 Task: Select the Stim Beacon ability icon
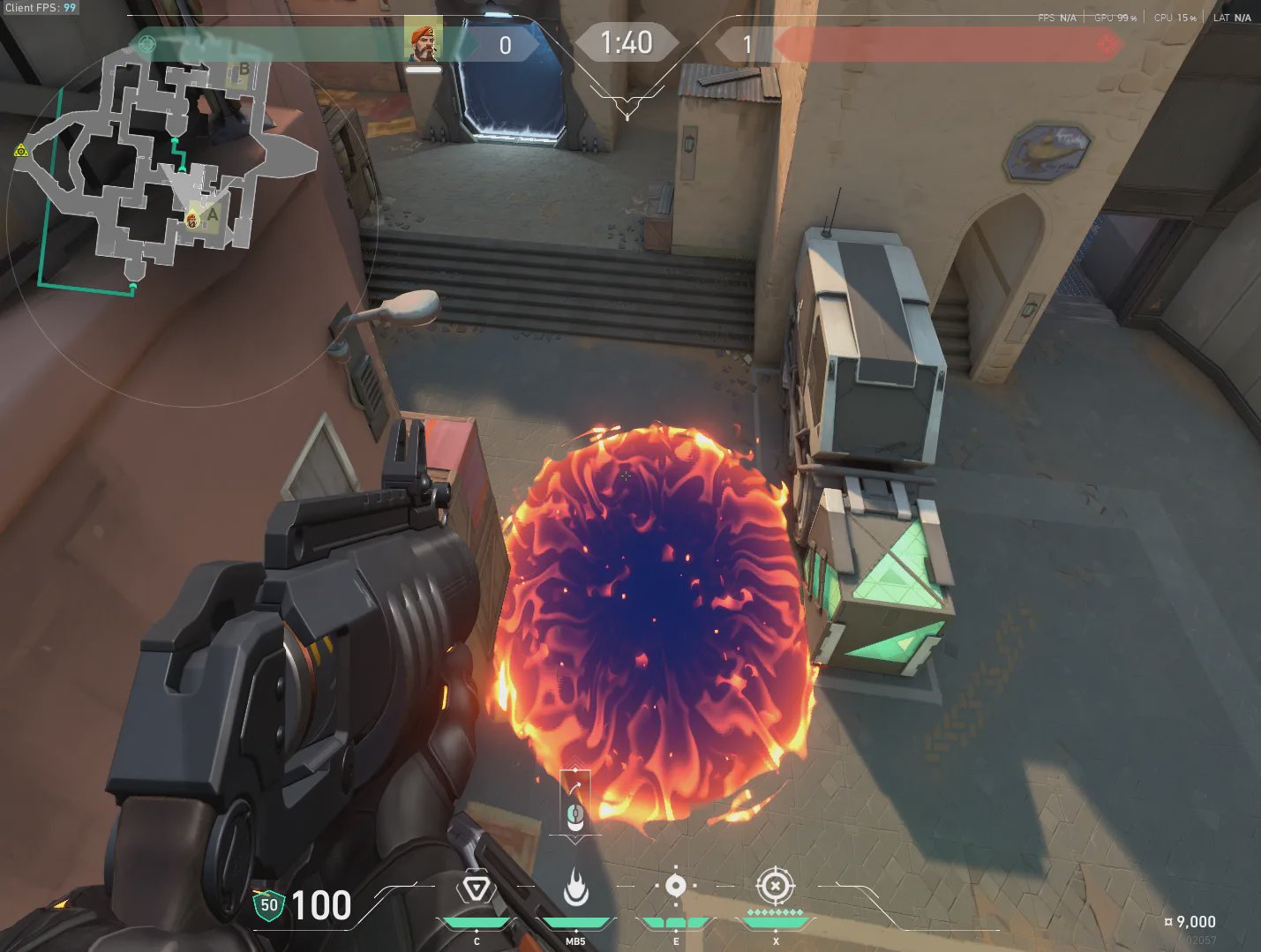point(476,888)
